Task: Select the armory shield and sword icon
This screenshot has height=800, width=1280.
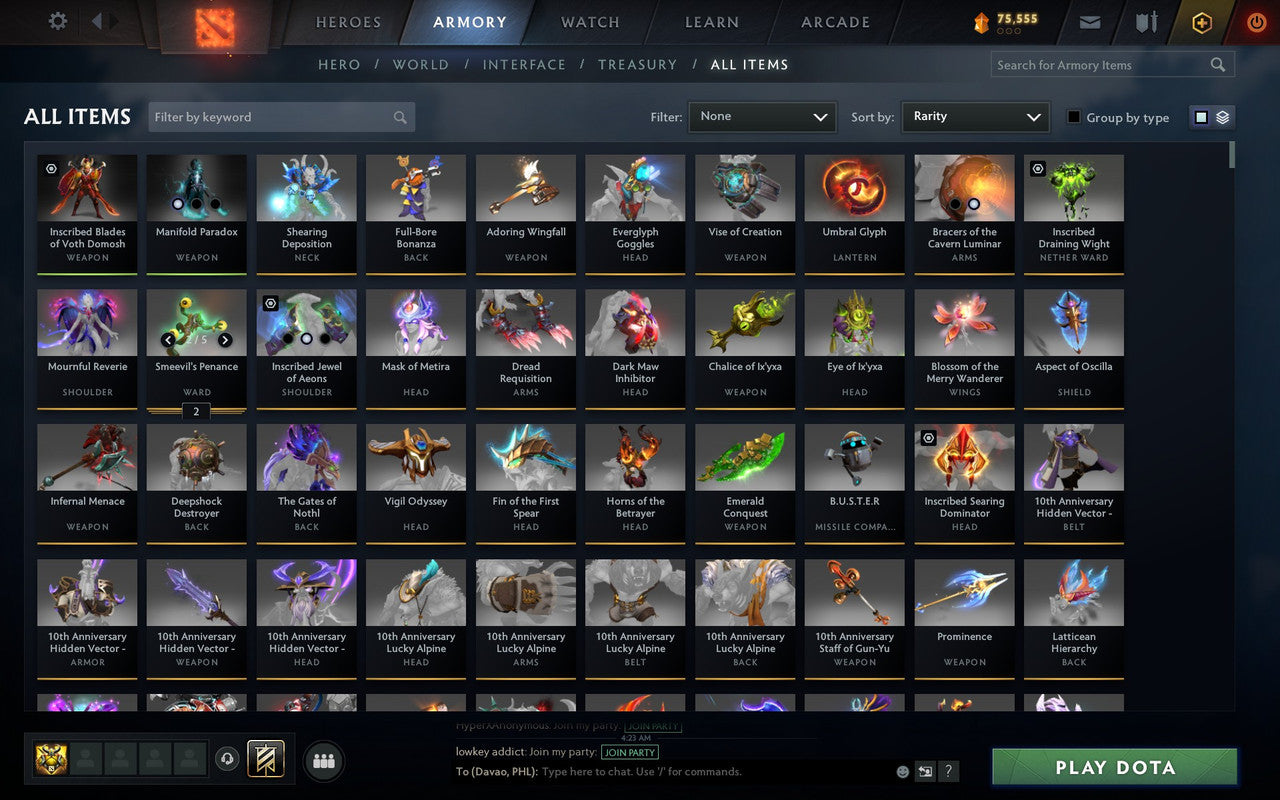Action: [1146, 22]
